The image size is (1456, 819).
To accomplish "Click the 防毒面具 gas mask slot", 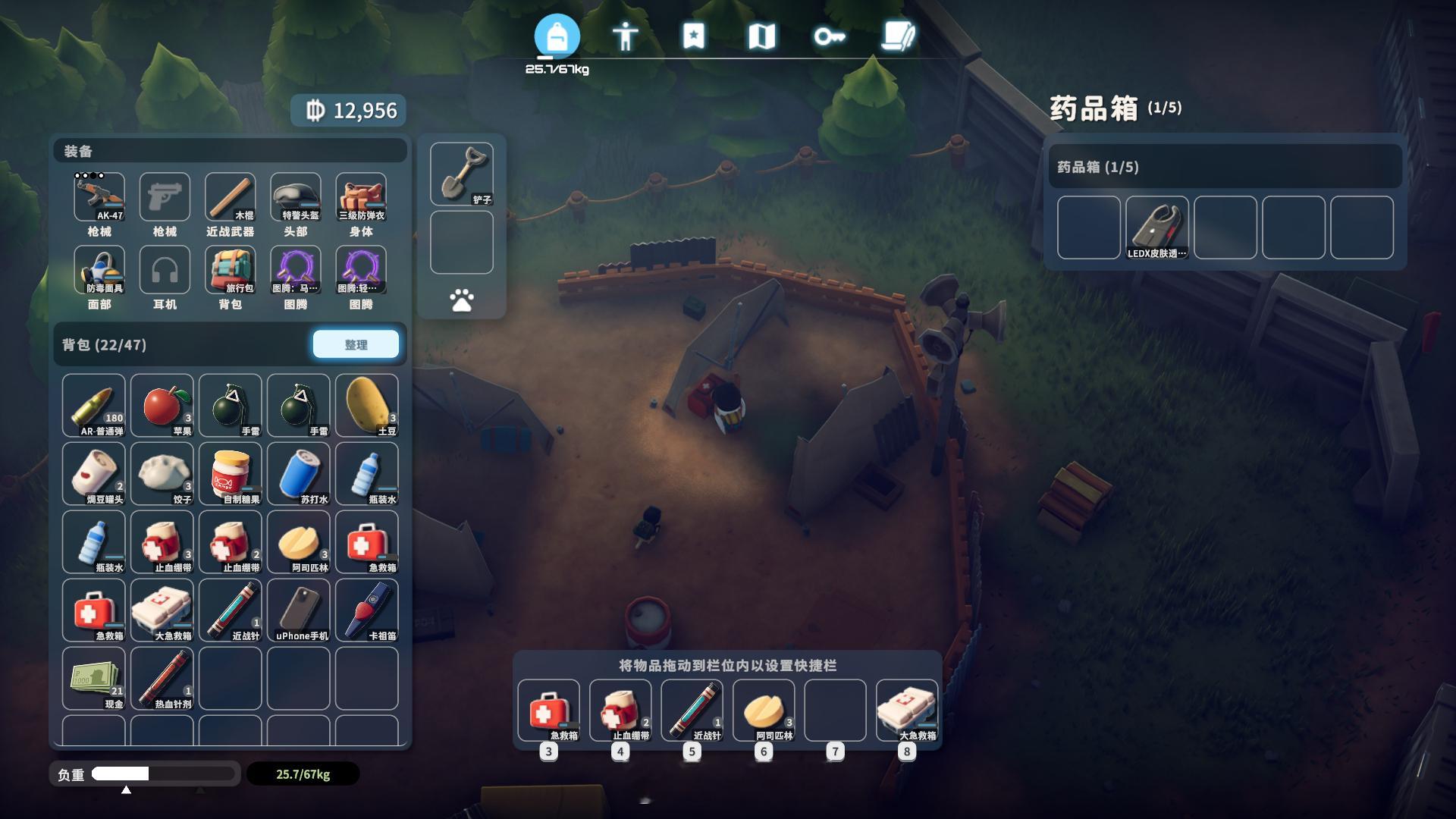I will coord(99,269).
